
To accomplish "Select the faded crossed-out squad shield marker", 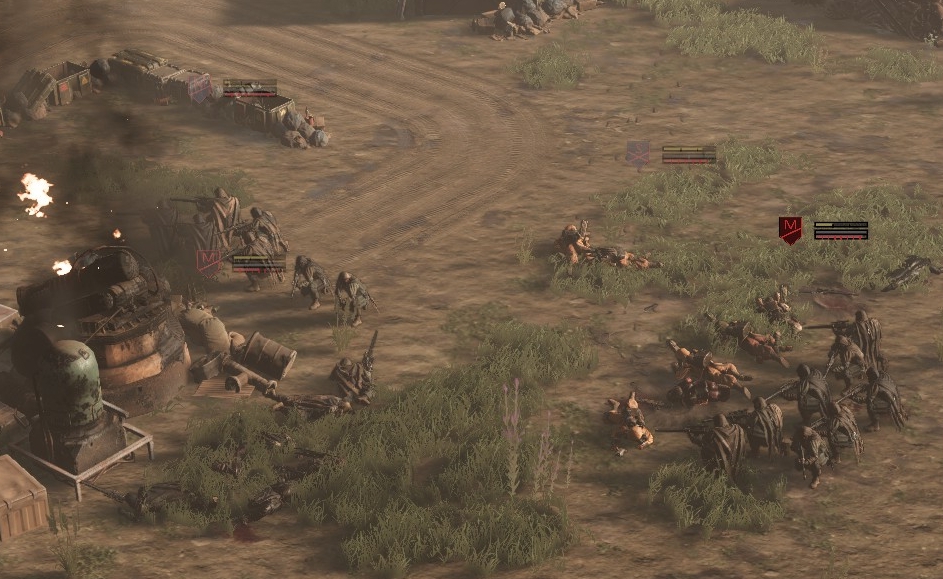I will coord(638,153).
